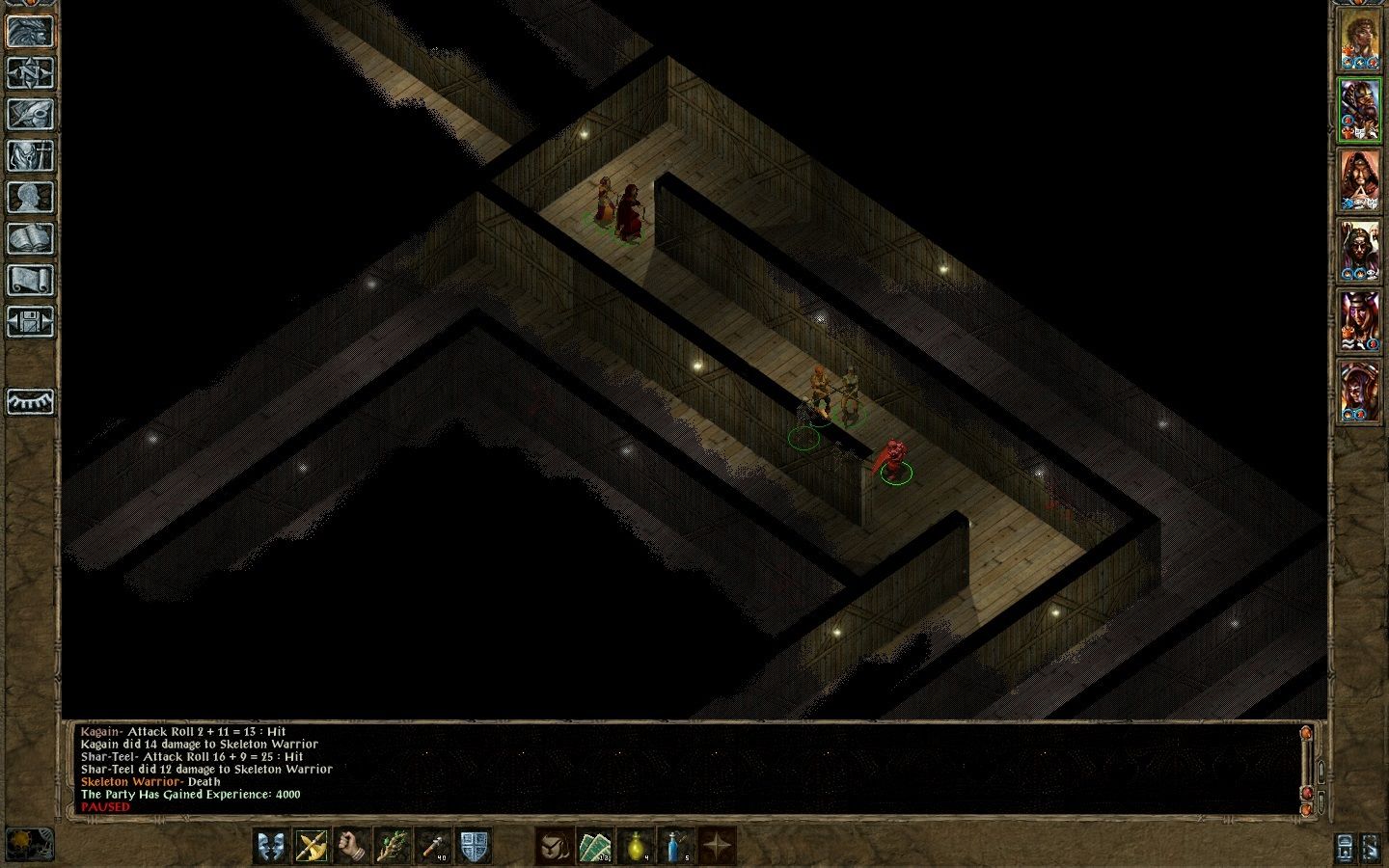Return to the game world screen
This screenshot has height=868, width=1389.
click(x=30, y=31)
